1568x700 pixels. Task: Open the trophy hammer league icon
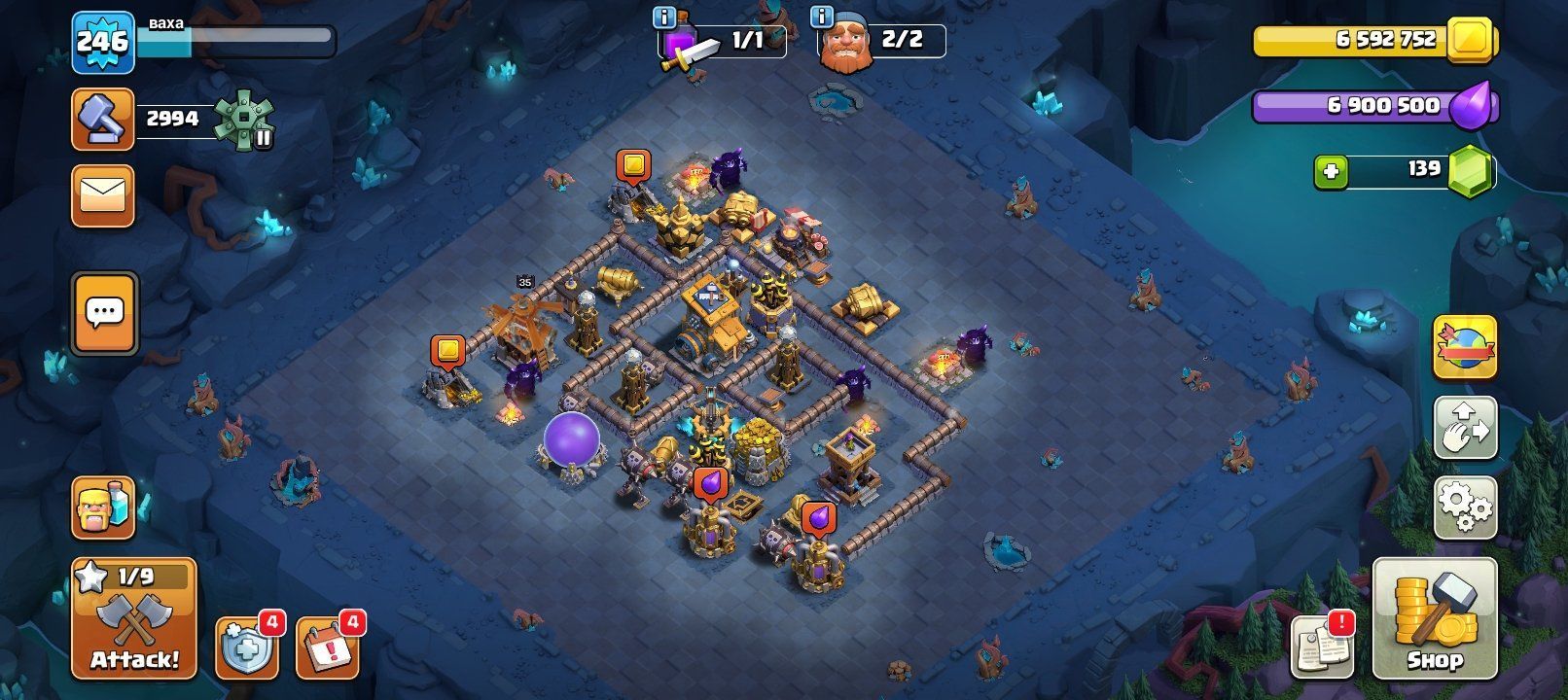click(x=103, y=120)
